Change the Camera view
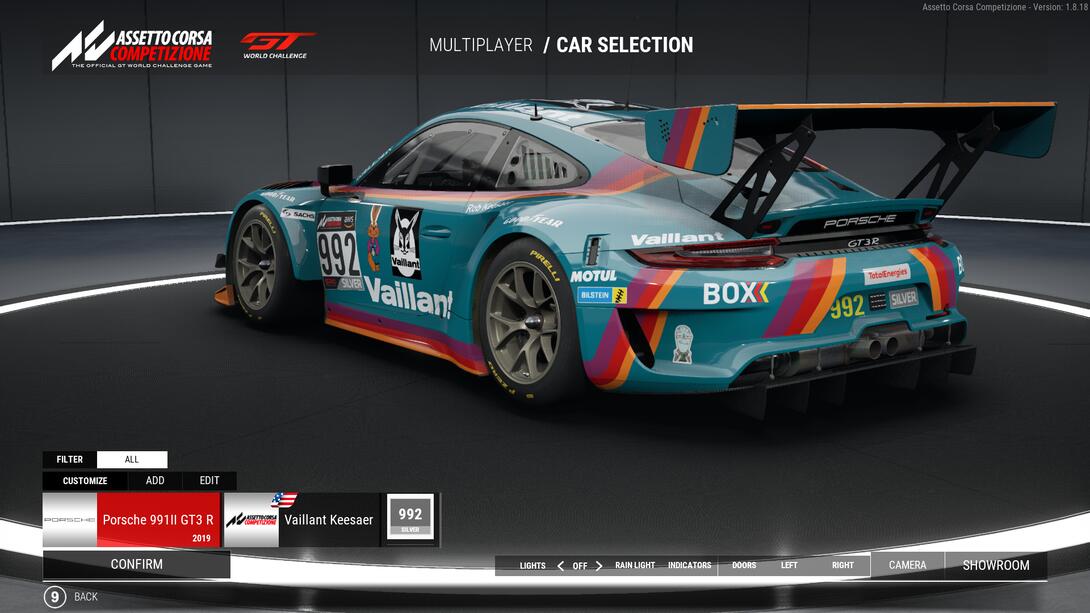This screenshot has width=1090, height=613. coord(907,565)
